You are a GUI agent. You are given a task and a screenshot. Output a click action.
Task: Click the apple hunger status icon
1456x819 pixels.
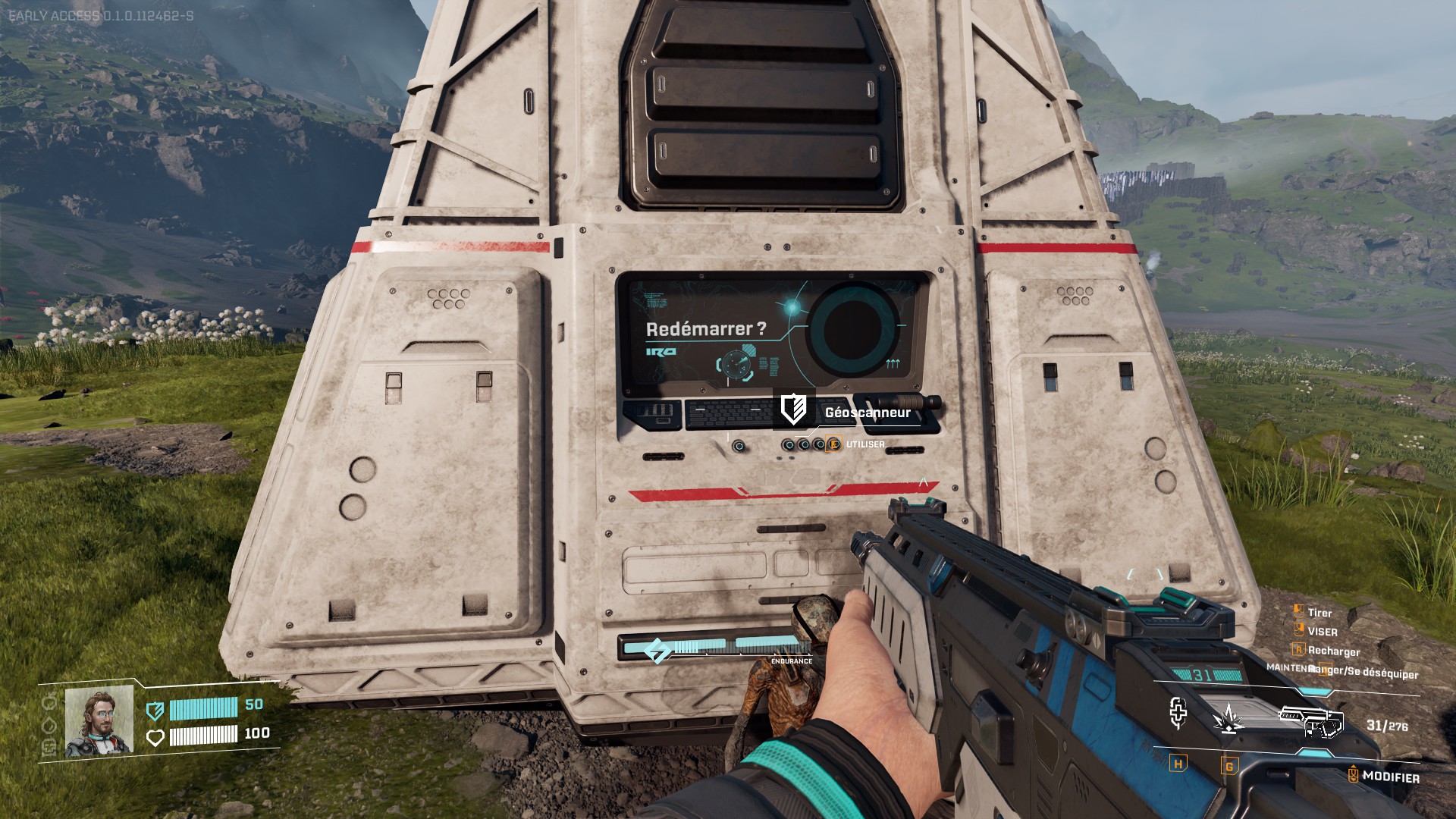coord(50,701)
